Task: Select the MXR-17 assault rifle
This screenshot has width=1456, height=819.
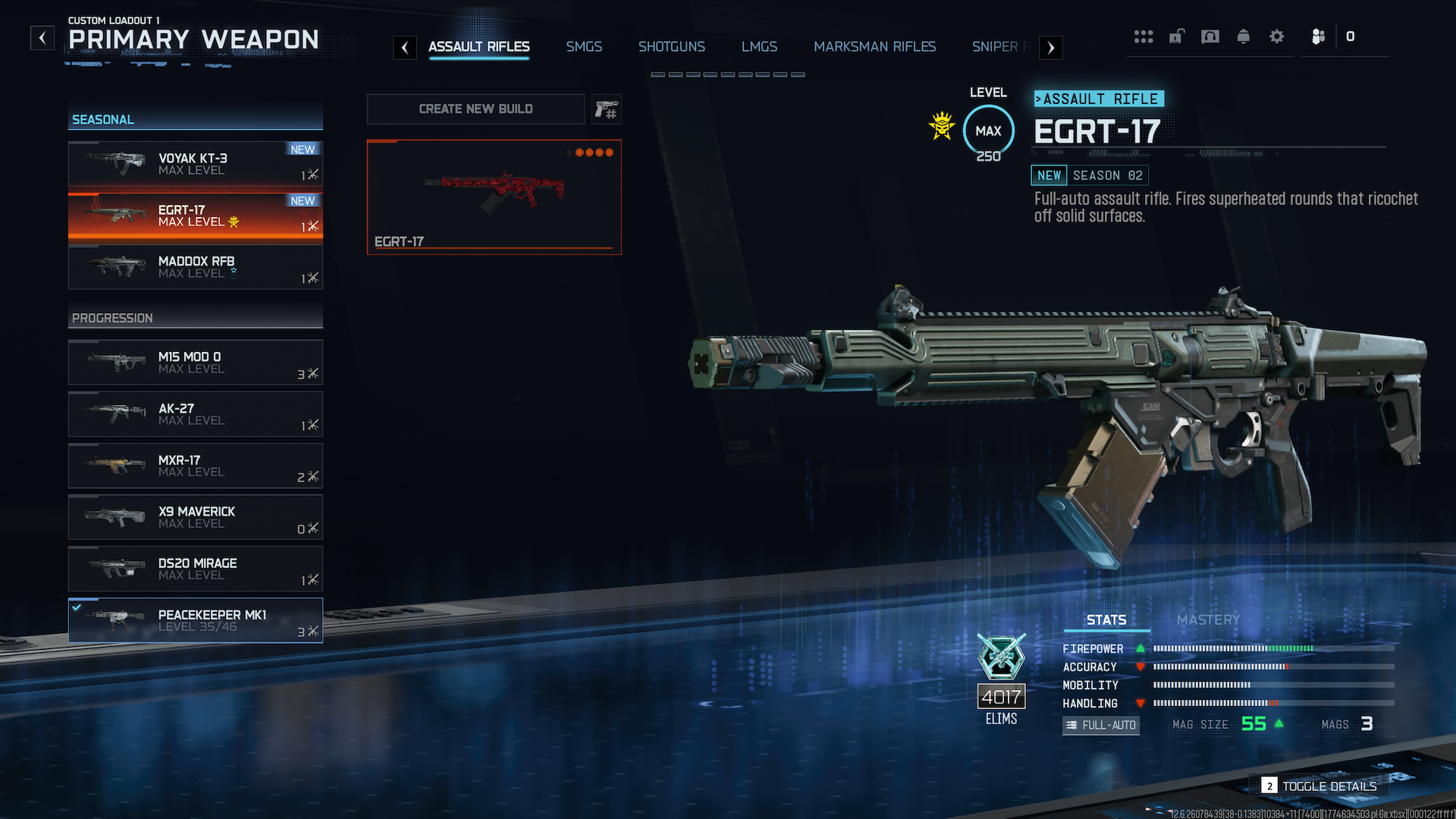Action: pyautogui.click(x=196, y=466)
